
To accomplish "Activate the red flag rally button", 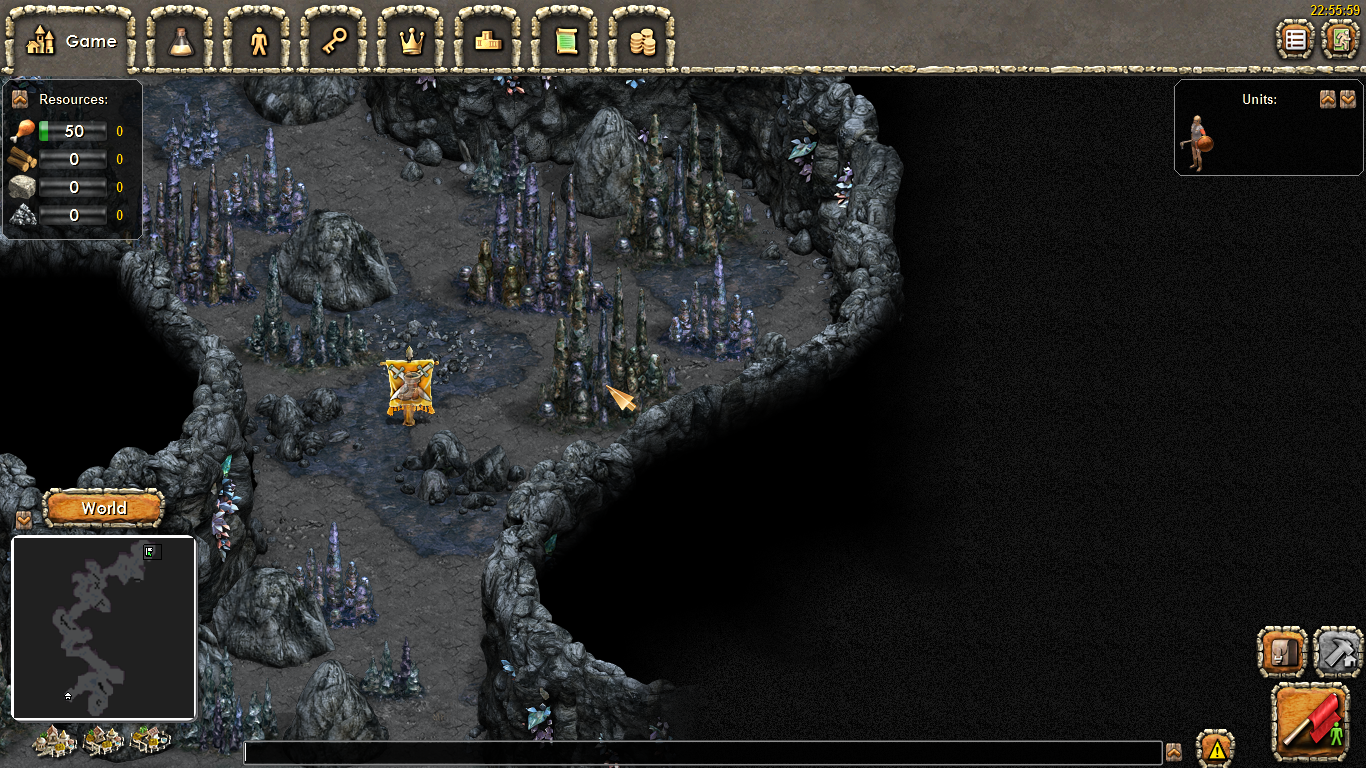I will coord(1311,721).
